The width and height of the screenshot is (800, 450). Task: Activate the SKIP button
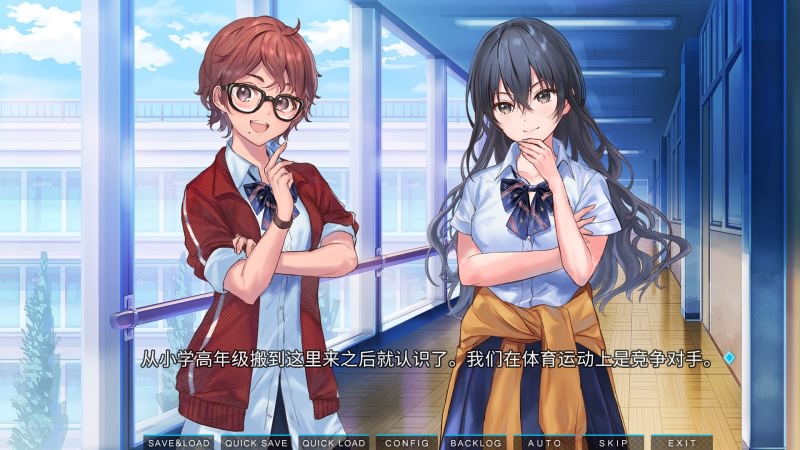613,442
